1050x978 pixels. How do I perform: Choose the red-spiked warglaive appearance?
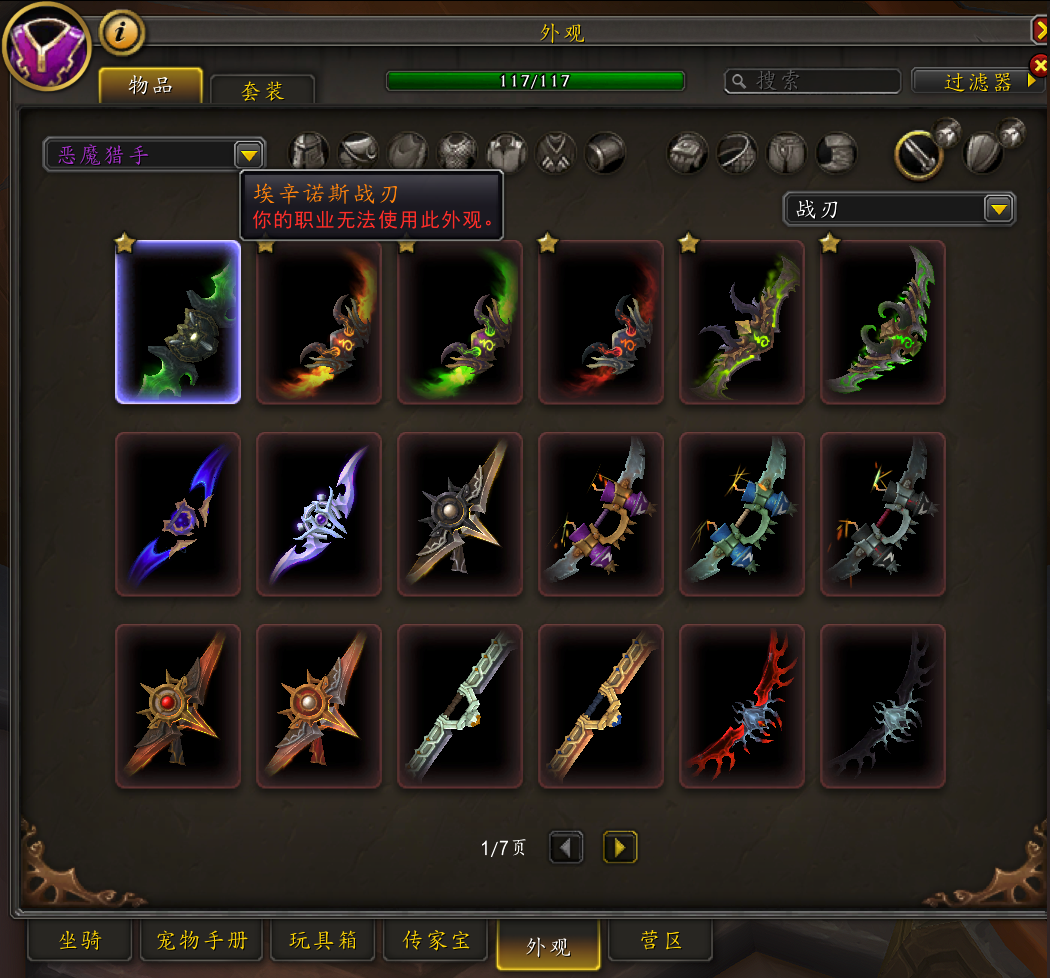coord(742,706)
